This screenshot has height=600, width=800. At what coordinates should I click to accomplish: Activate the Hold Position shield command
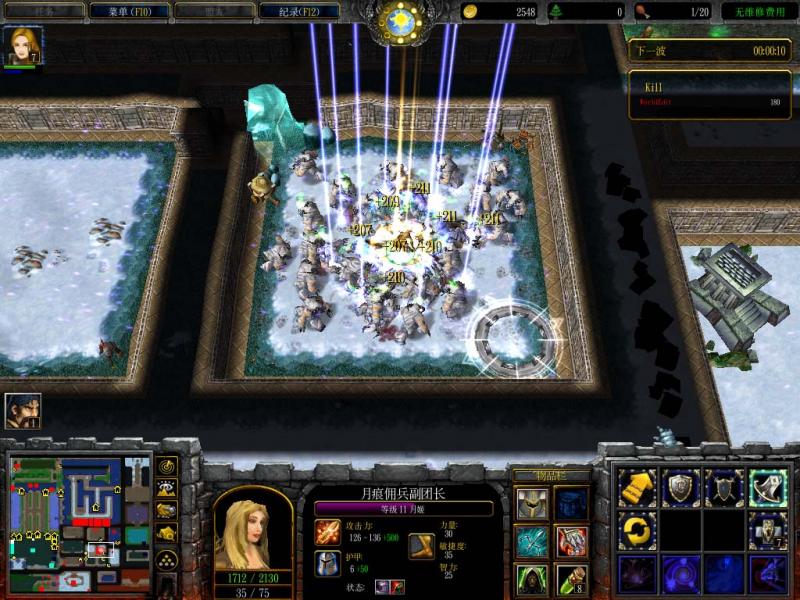tap(724, 487)
